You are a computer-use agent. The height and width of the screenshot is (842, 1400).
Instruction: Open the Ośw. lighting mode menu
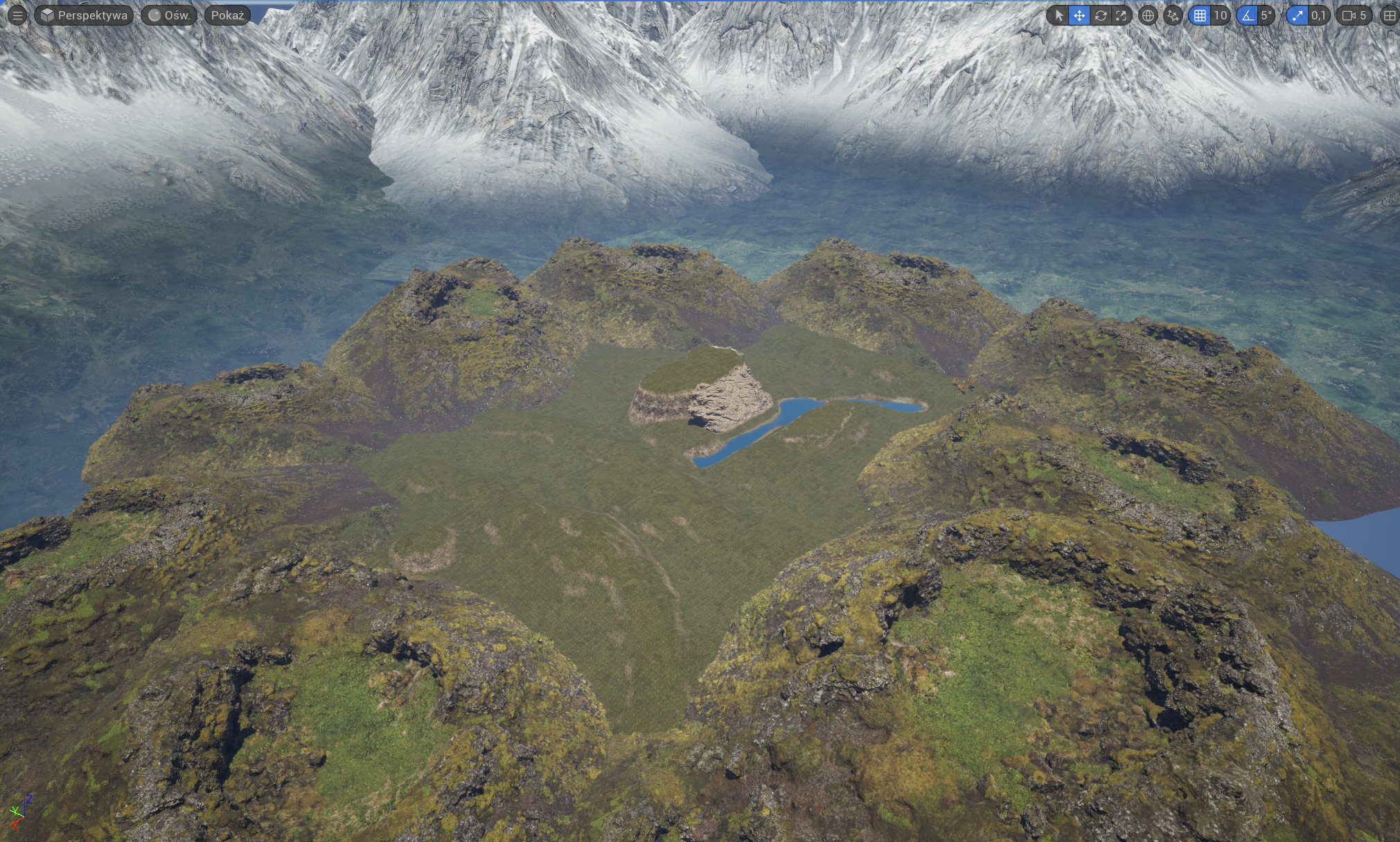(169, 15)
